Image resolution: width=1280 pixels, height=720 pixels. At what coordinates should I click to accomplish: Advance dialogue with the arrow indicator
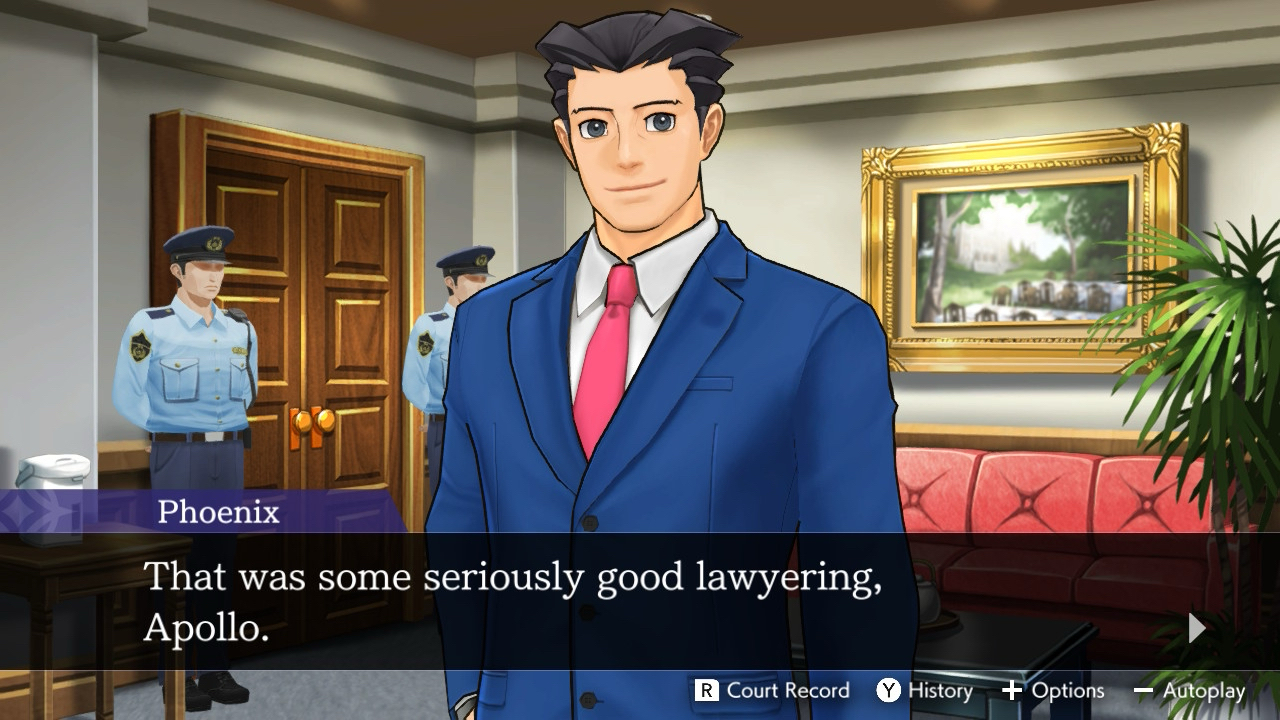(1196, 628)
